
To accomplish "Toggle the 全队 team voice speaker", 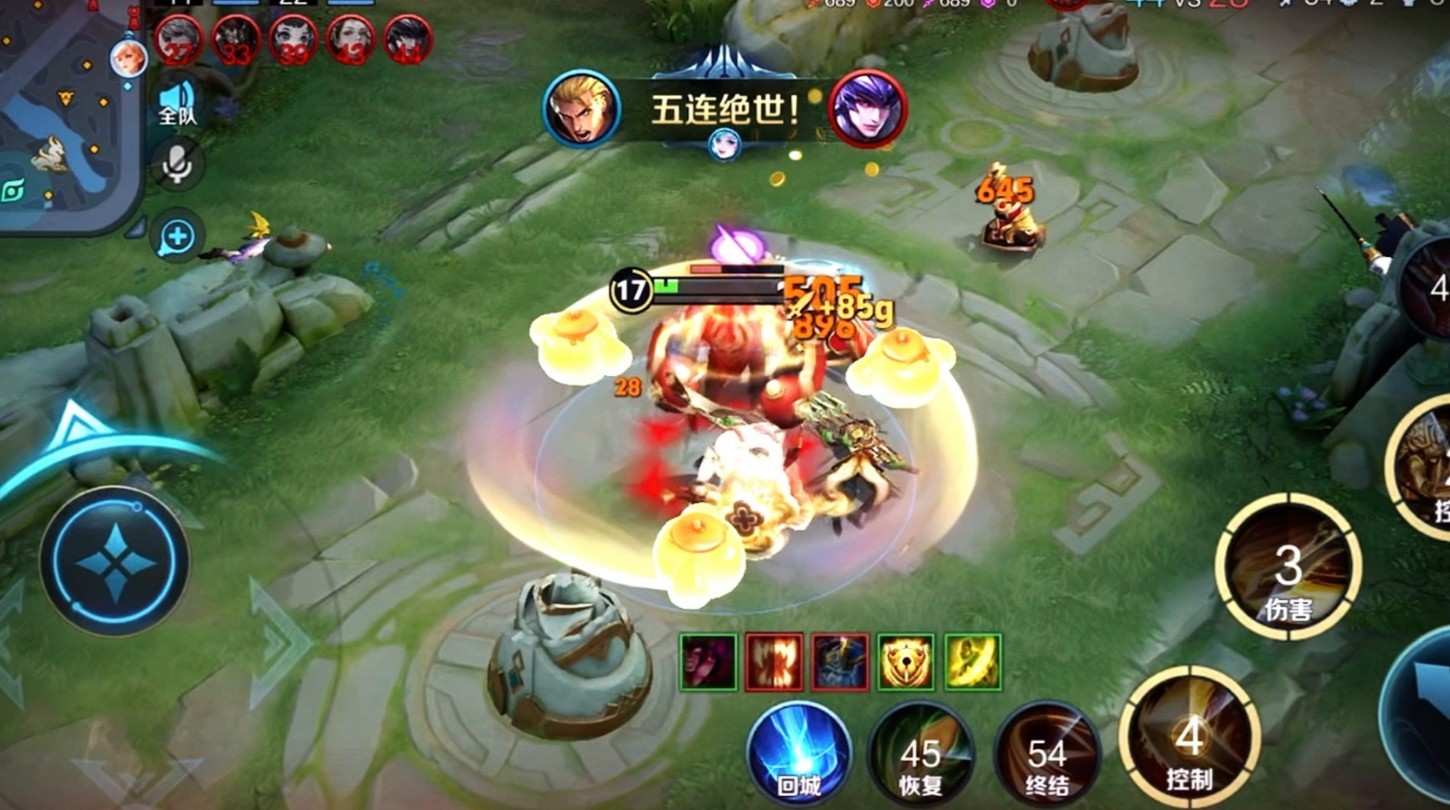I will (177, 102).
